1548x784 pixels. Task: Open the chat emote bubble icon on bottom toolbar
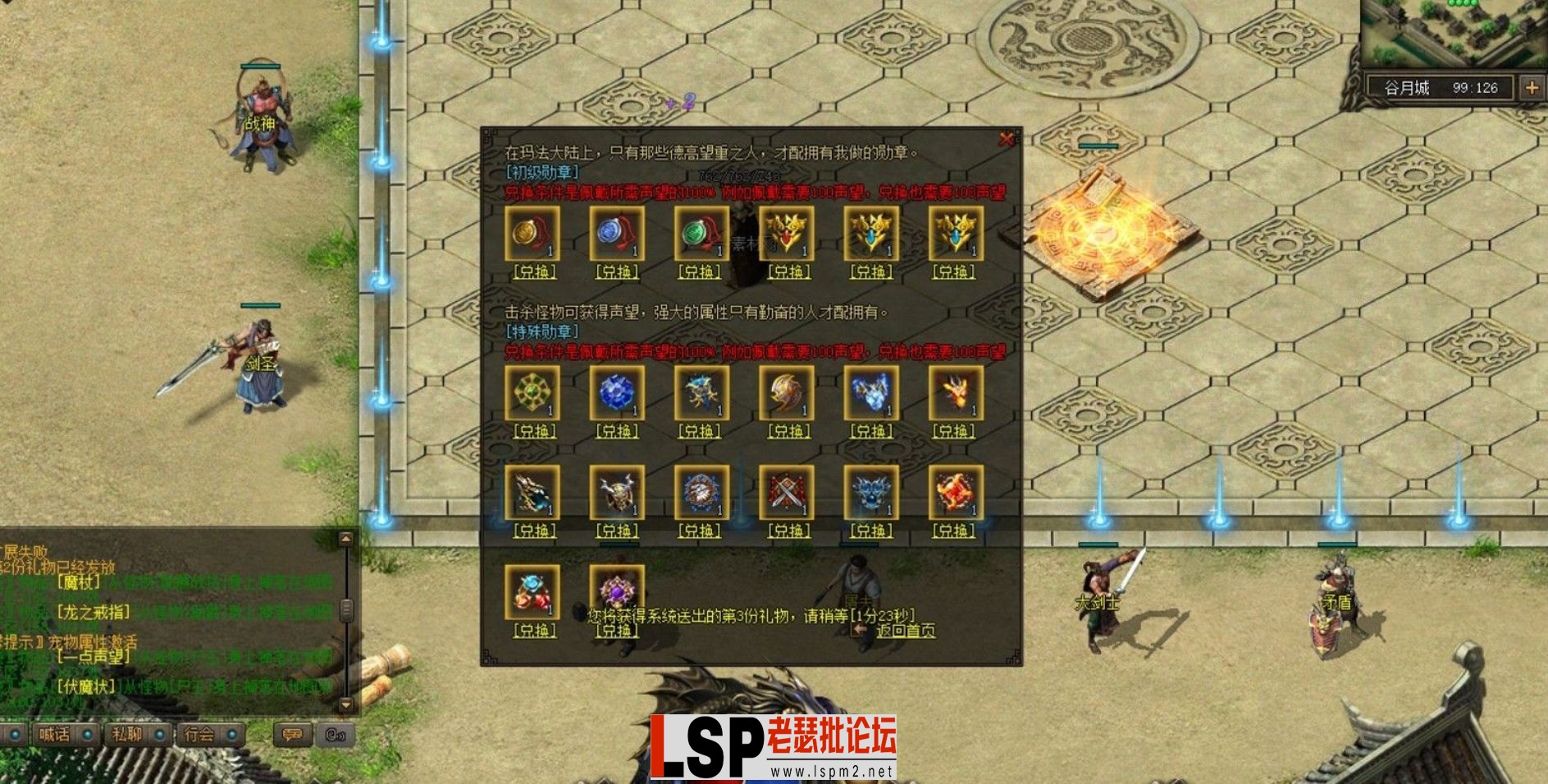click(x=291, y=734)
